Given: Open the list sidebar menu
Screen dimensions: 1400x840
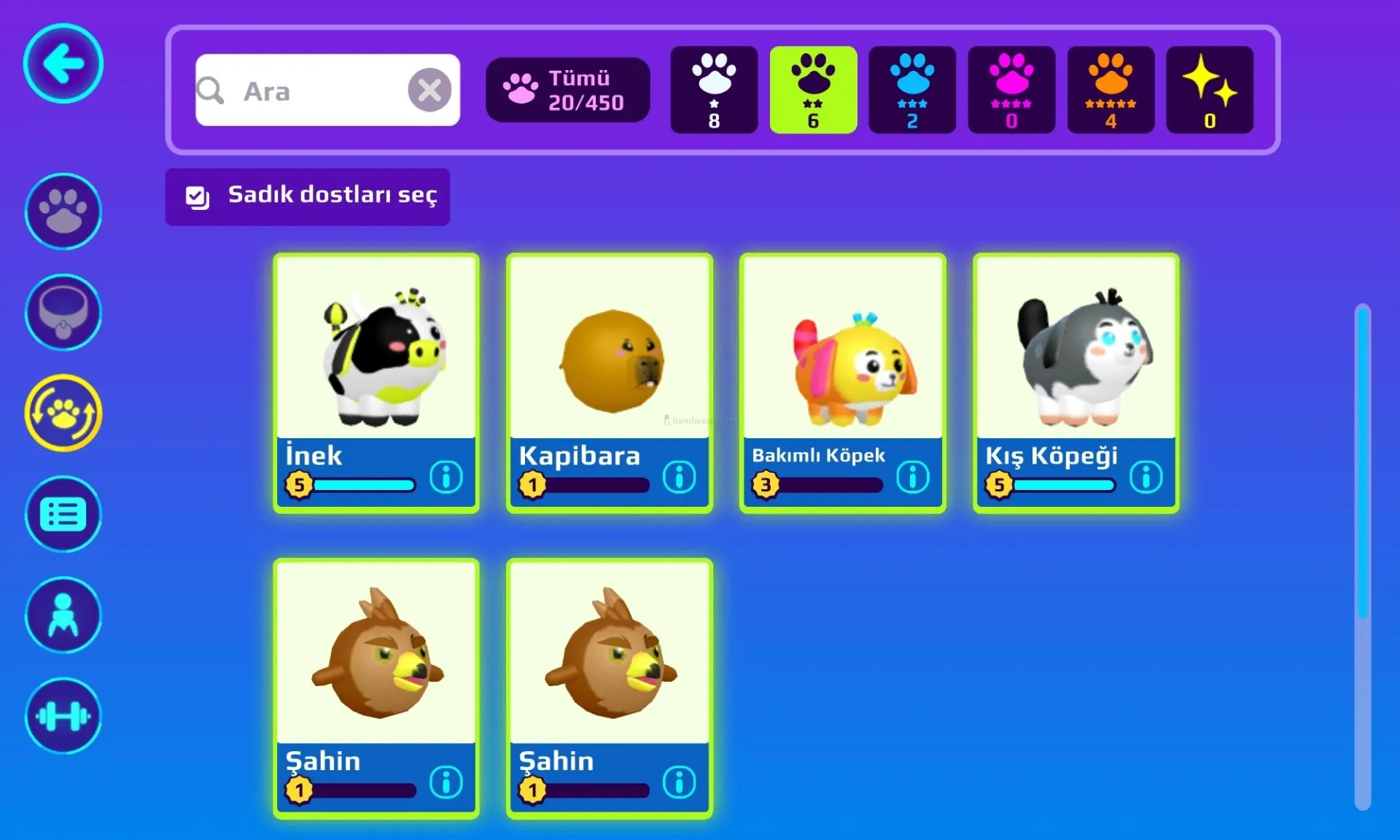Looking at the screenshot, I should (63, 515).
